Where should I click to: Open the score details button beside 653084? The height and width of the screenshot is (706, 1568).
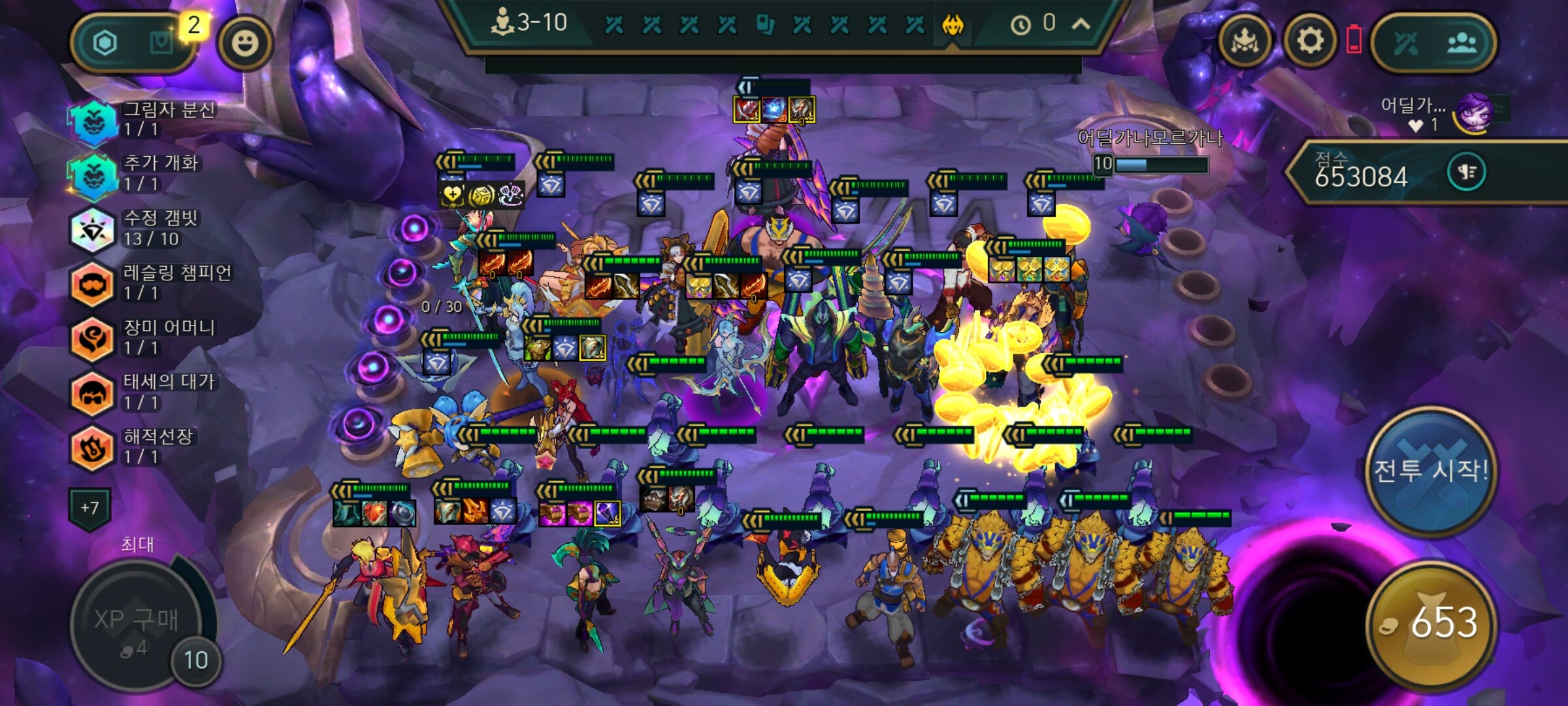[x=1466, y=172]
